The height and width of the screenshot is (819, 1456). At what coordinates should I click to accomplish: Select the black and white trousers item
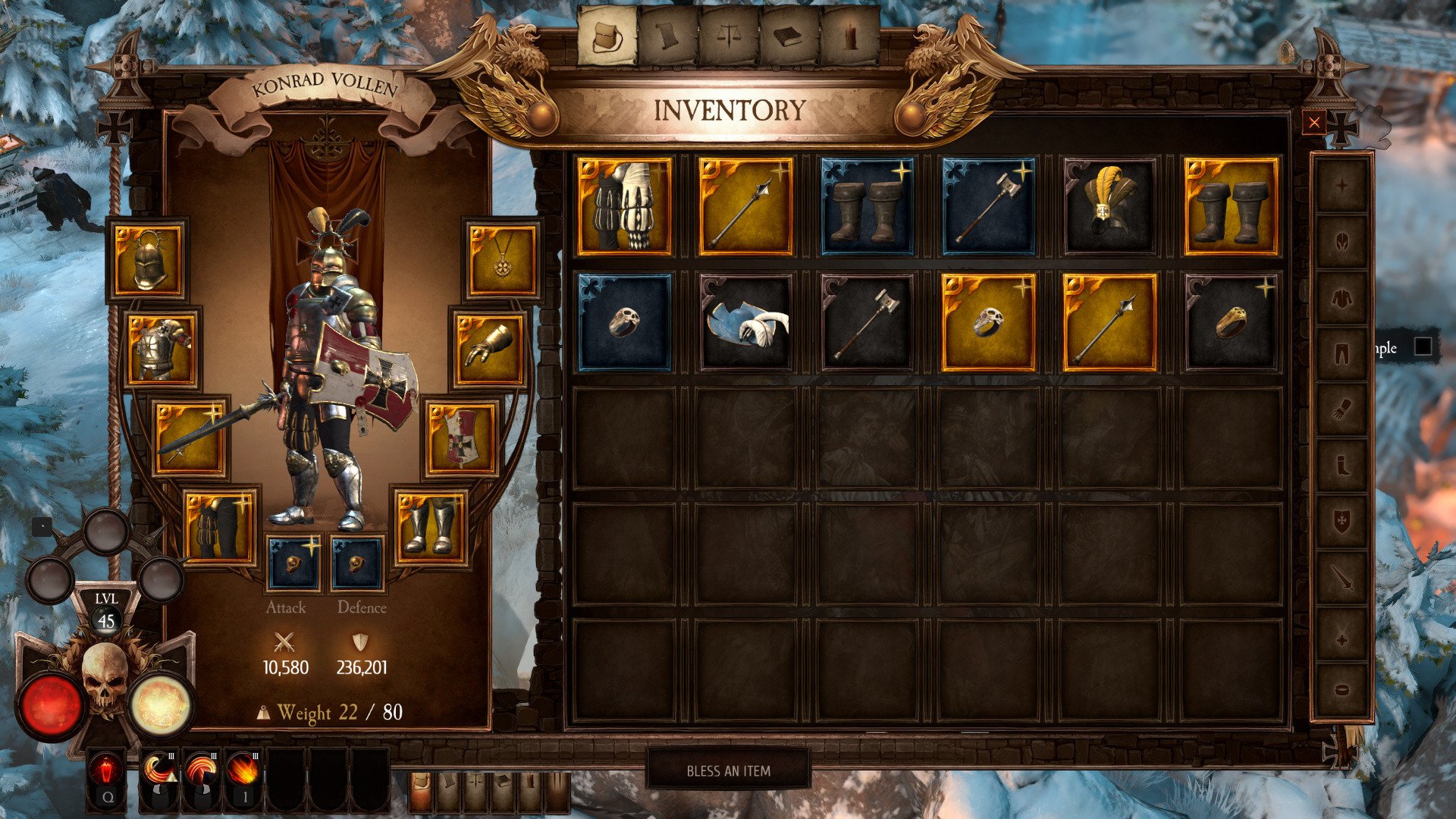624,206
